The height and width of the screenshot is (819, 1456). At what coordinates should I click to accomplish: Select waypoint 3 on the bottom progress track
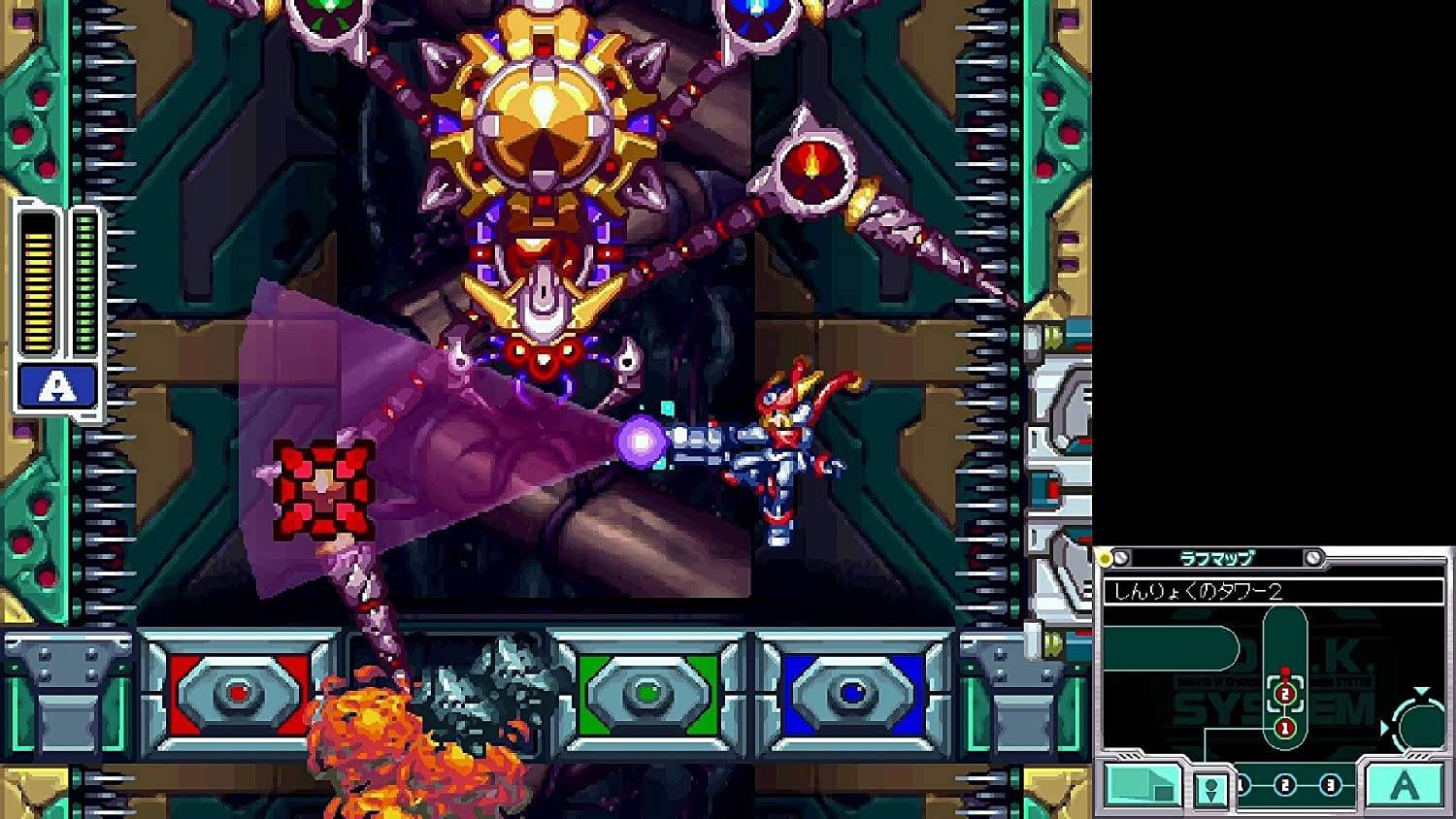1329,786
